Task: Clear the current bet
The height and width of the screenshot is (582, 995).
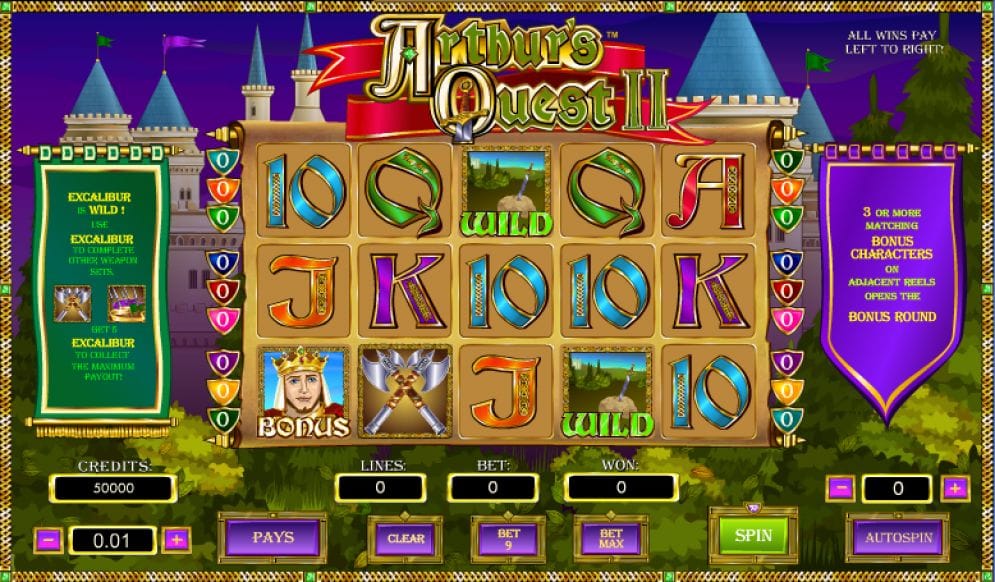Action: (x=405, y=538)
